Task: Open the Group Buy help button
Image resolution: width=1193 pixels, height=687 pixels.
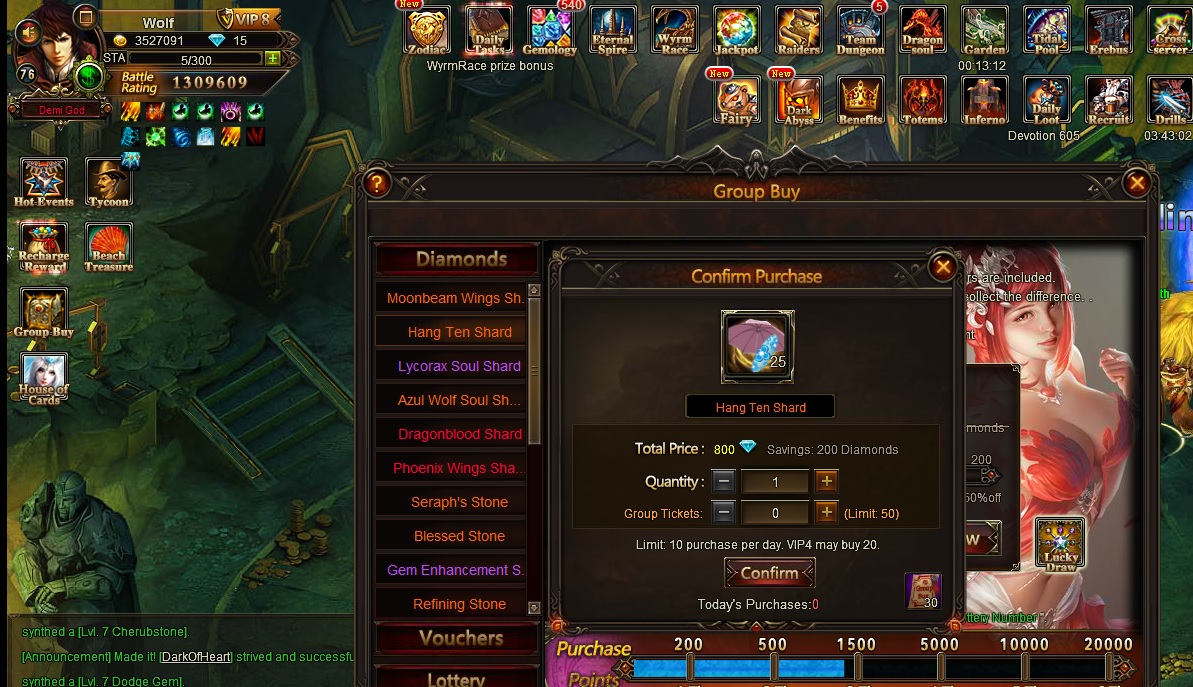Action: click(377, 184)
